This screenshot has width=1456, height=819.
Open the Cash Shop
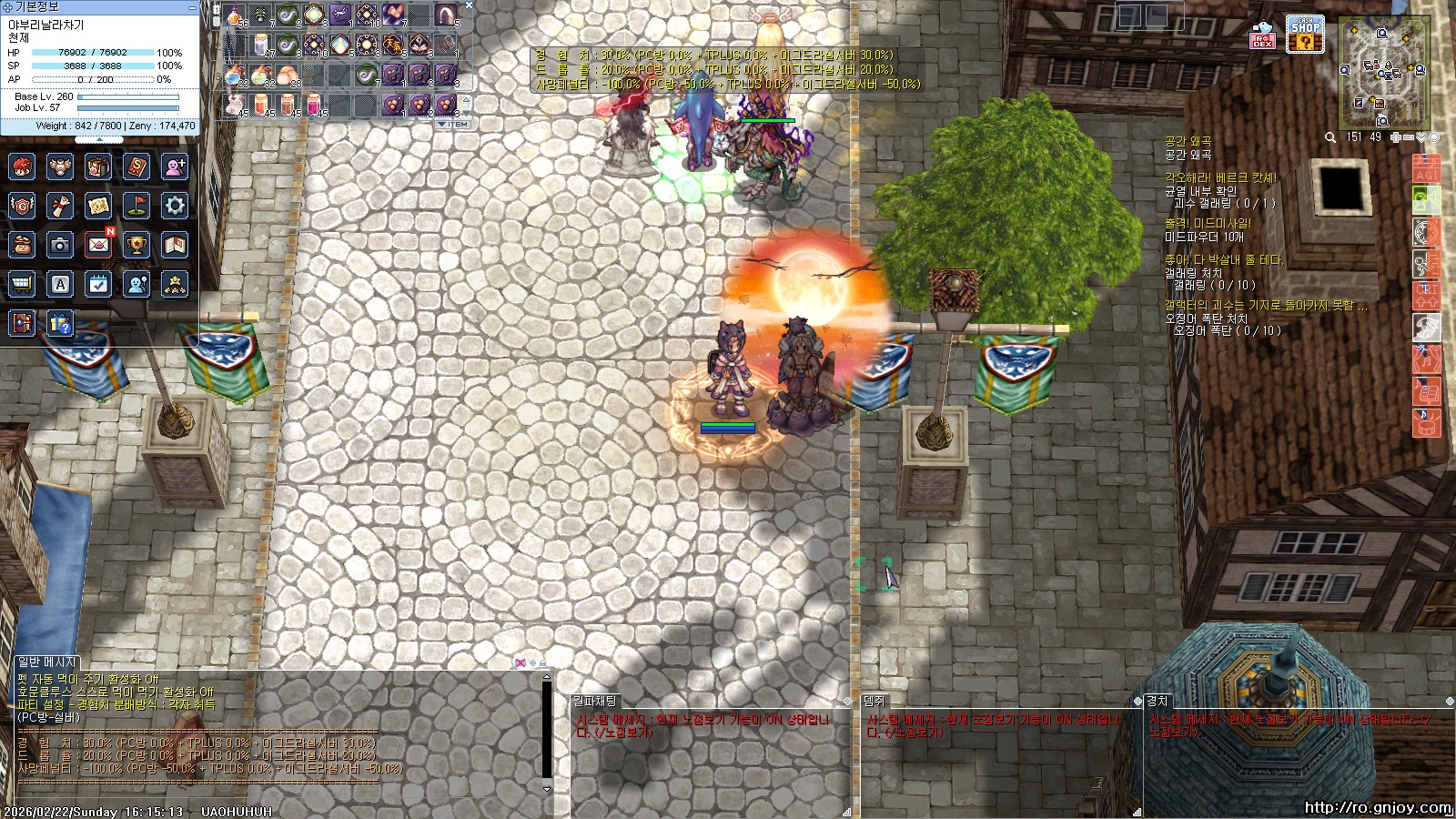[x=1305, y=35]
